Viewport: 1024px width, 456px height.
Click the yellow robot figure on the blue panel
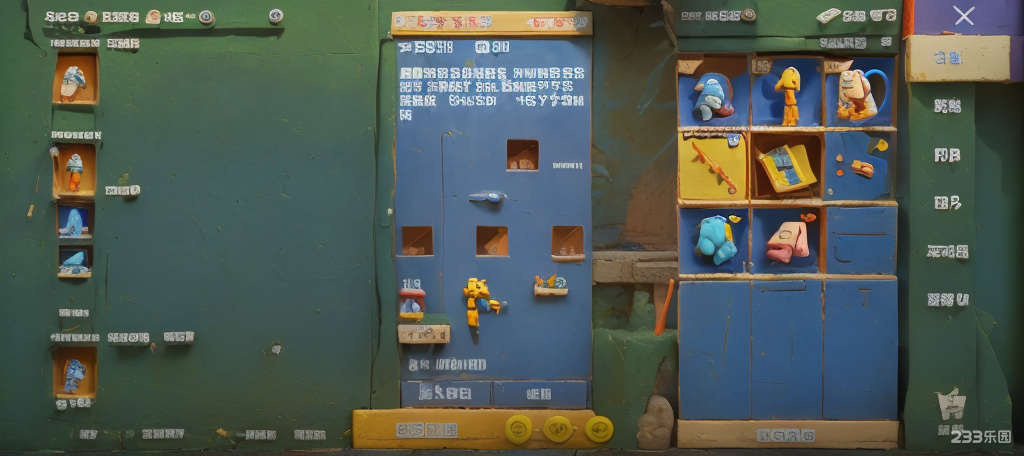[x=478, y=298]
